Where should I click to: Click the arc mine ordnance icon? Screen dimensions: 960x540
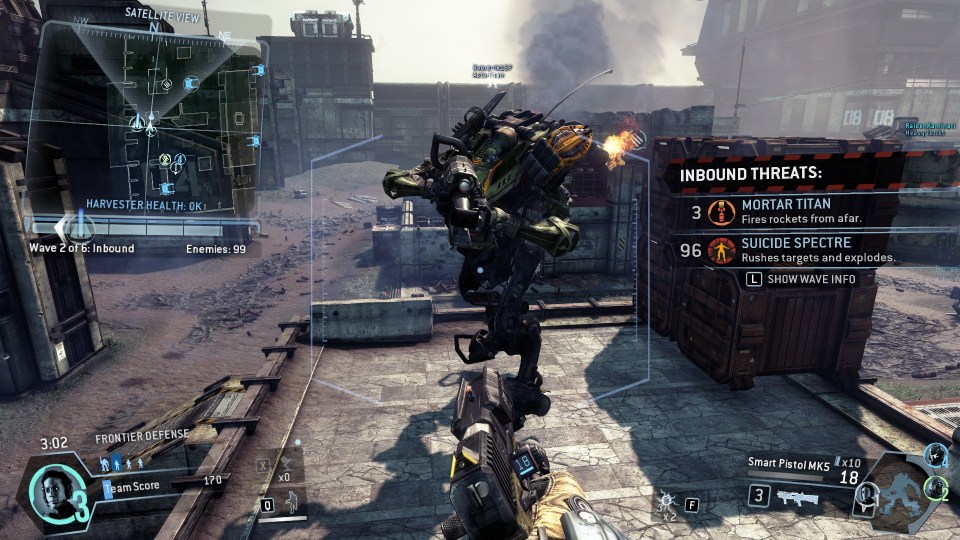(665, 502)
